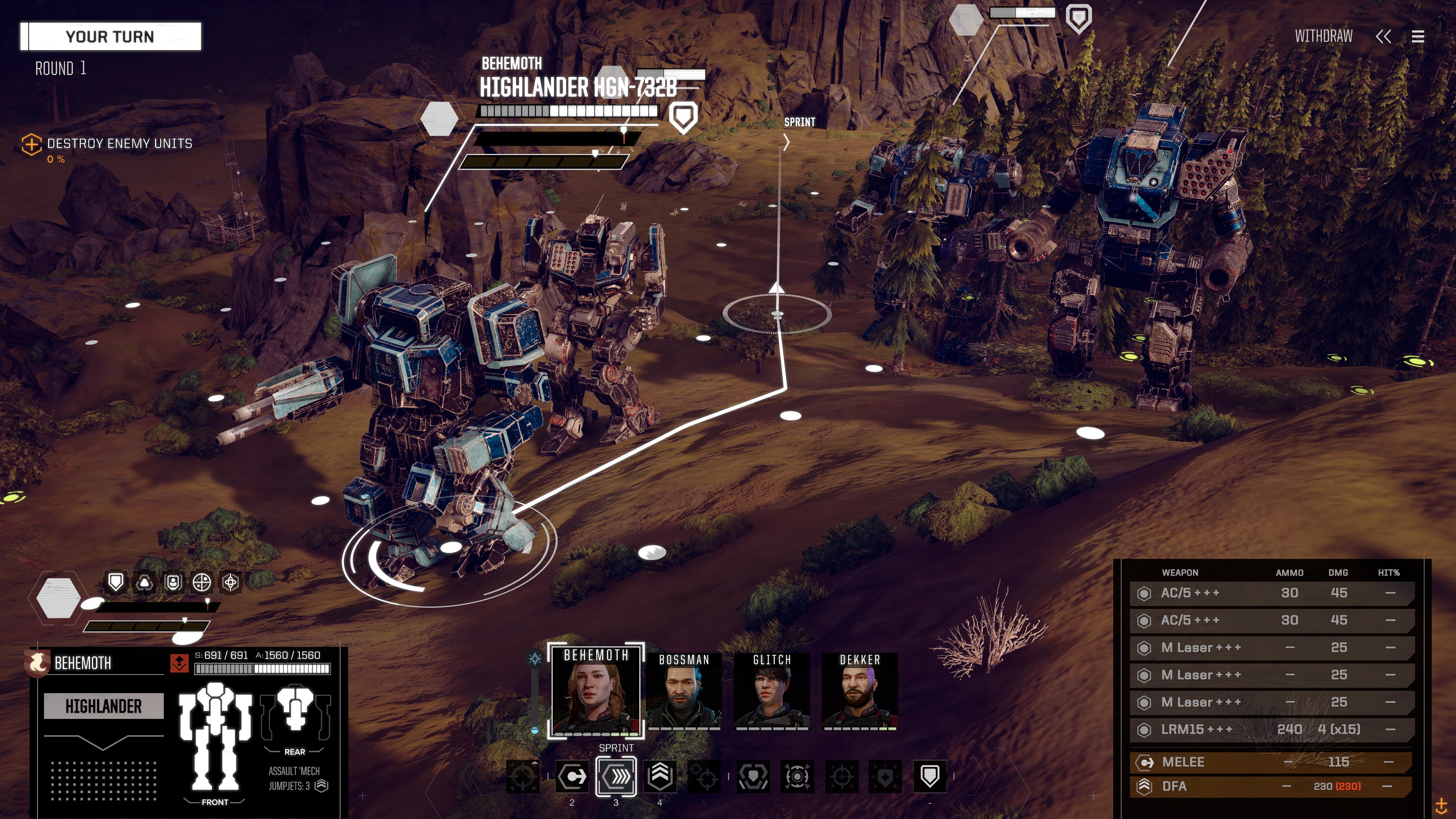This screenshot has width=1456, height=819.
Task: Click the red eject icon beside Behemoth
Action: [179, 663]
